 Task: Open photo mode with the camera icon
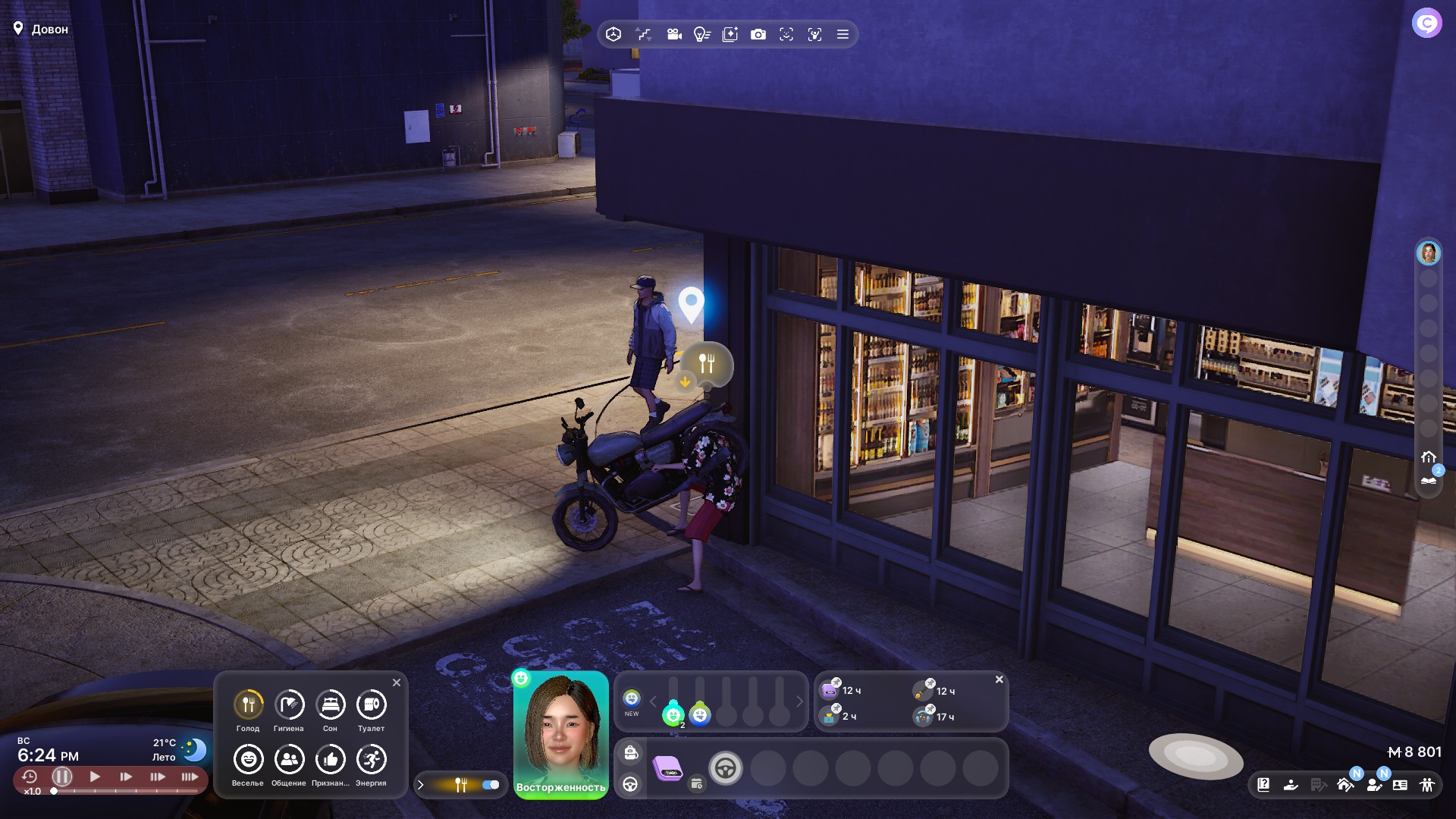[x=758, y=34]
